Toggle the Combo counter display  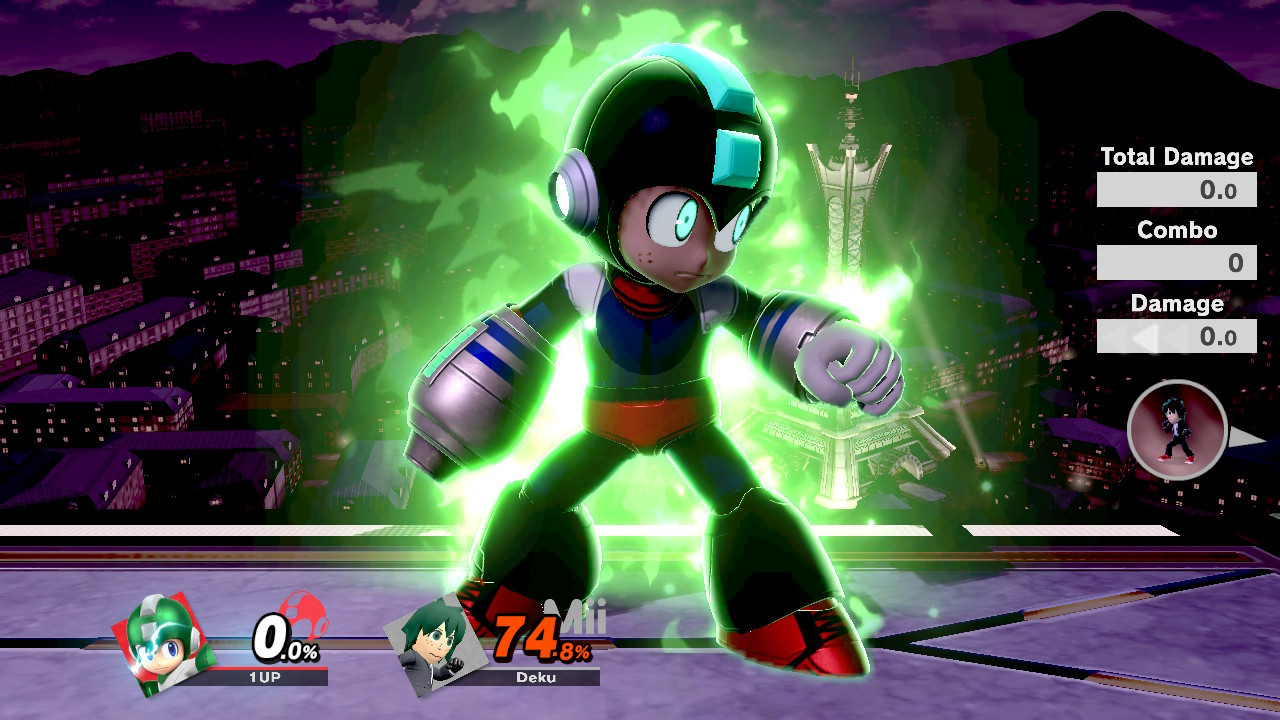pyautogui.click(x=1177, y=262)
